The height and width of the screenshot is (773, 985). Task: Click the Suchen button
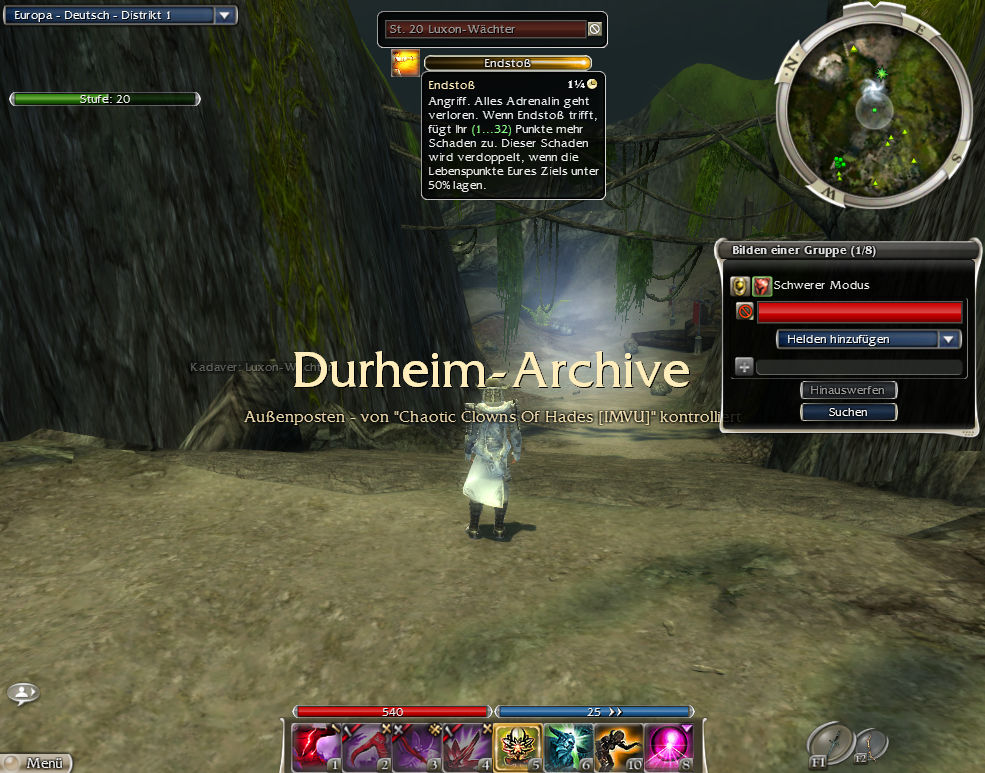pyautogui.click(x=848, y=412)
